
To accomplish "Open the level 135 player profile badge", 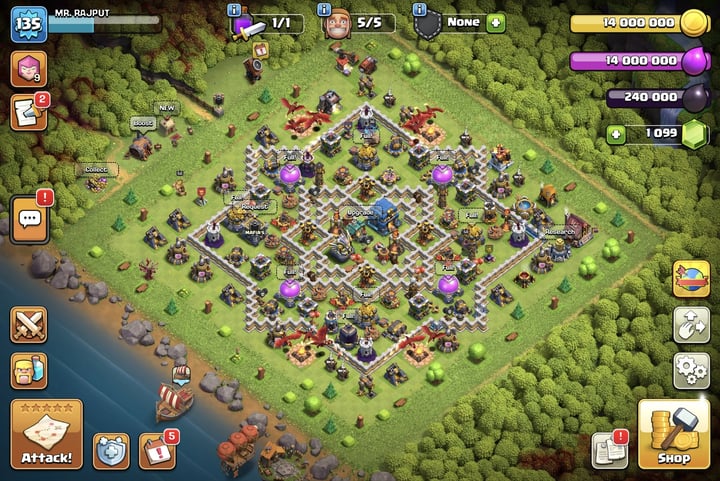I will click(x=29, y=24).
